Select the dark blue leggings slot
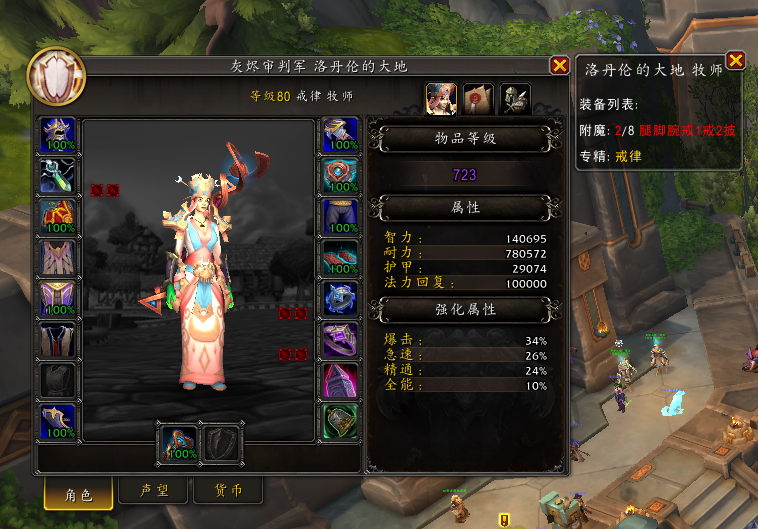Viewport: 758px width, 529px height. (340, 216)
